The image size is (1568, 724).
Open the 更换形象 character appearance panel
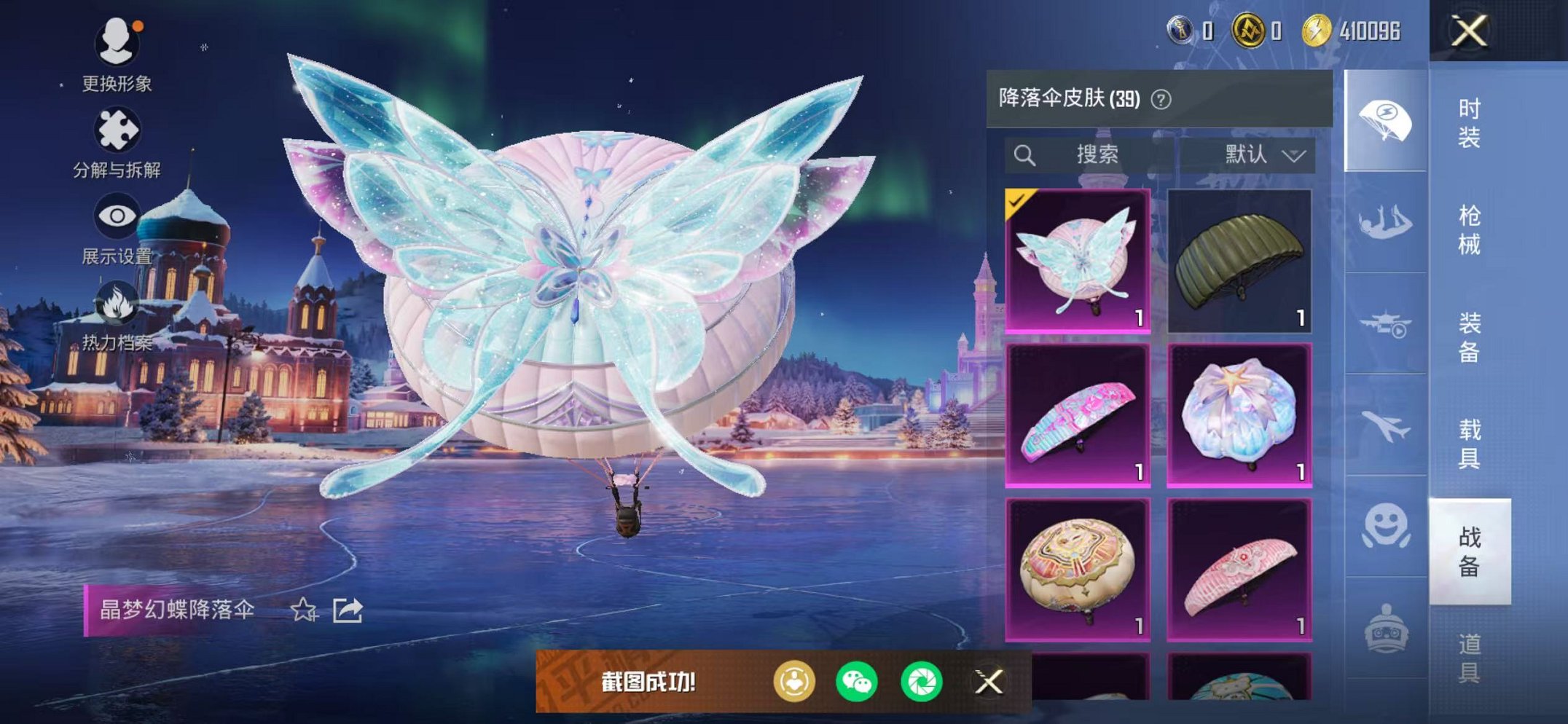pyautogui.click(x=117, y=44)
